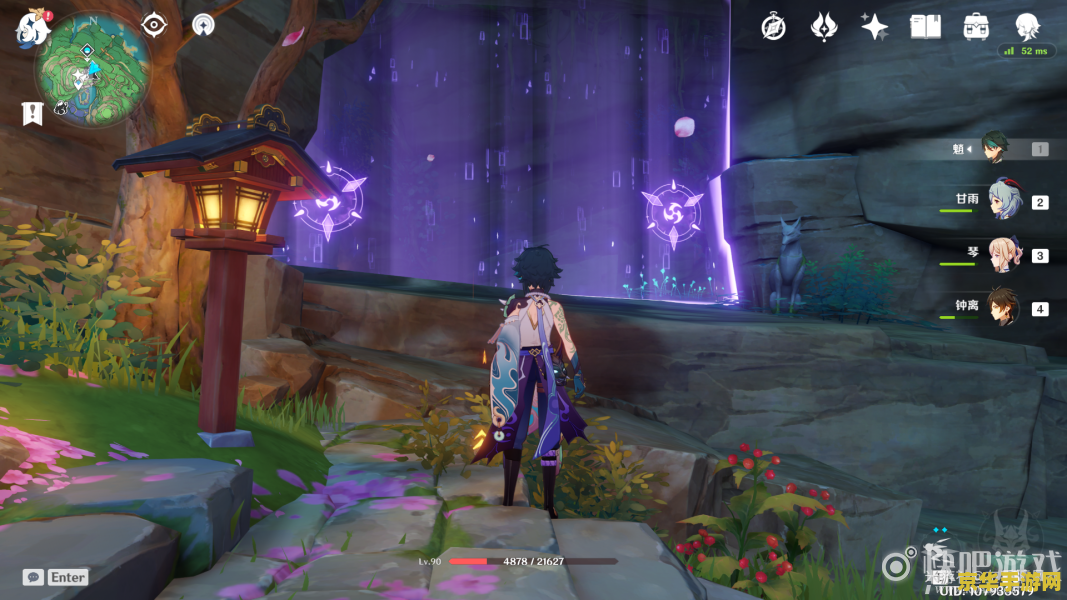The height and width of the screenshot is (600, 1067).
Task: Open the compass events icon
Action: [773, 27]
